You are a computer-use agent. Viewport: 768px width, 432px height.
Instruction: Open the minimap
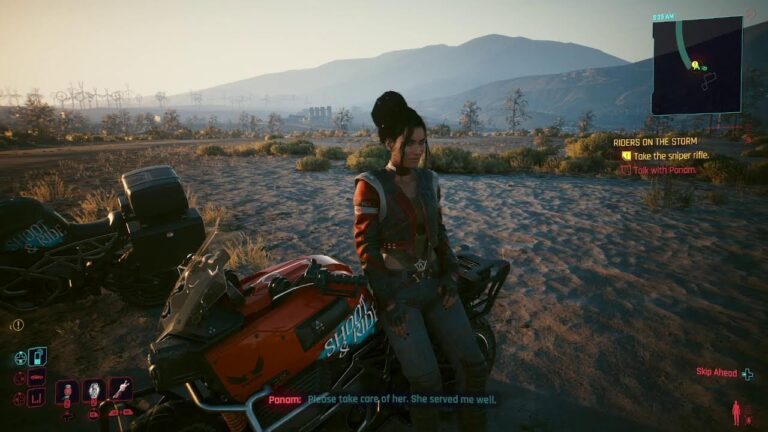(696, 65)
